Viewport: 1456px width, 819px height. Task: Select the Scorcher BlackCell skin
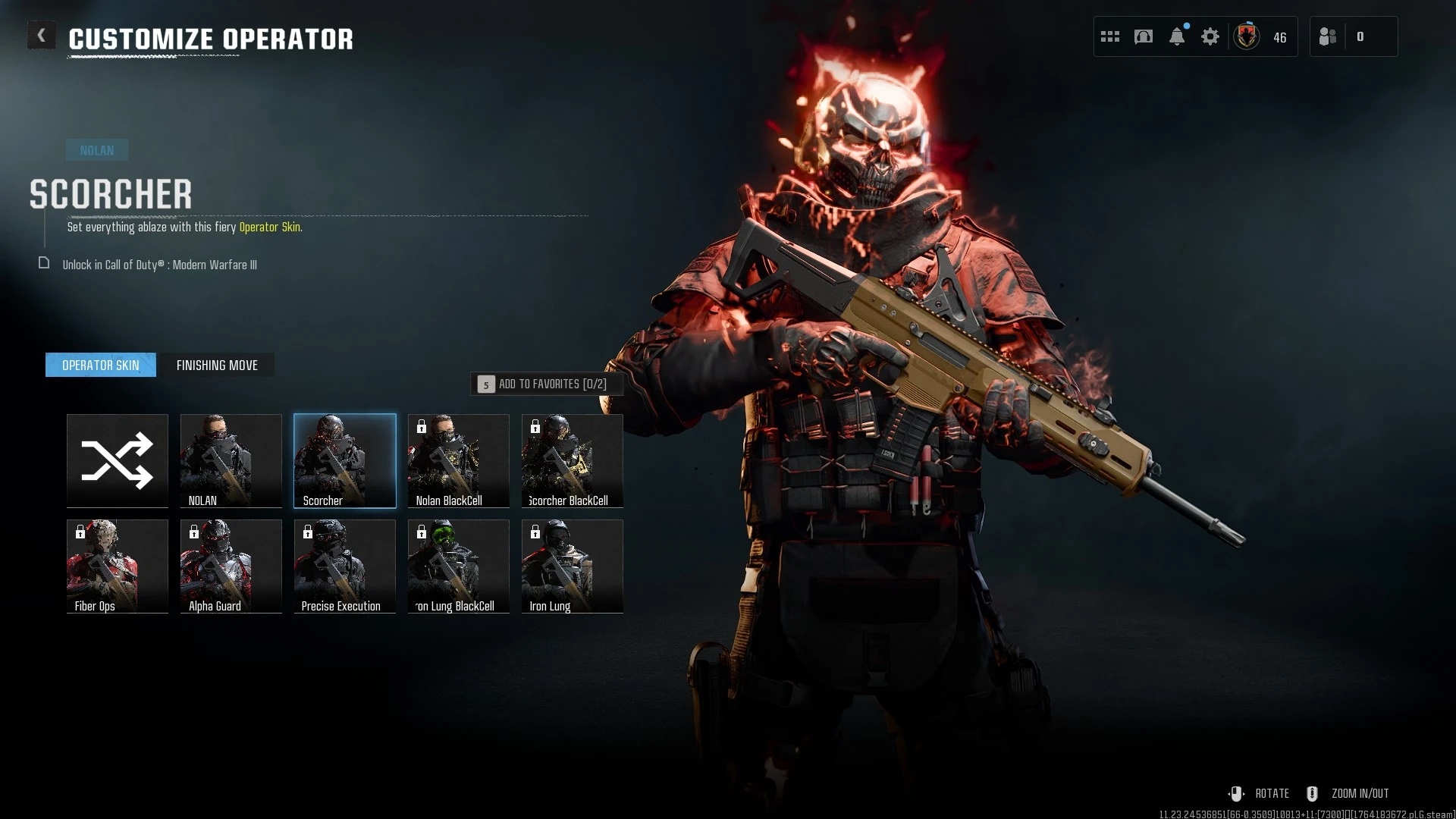click(572, 460)
